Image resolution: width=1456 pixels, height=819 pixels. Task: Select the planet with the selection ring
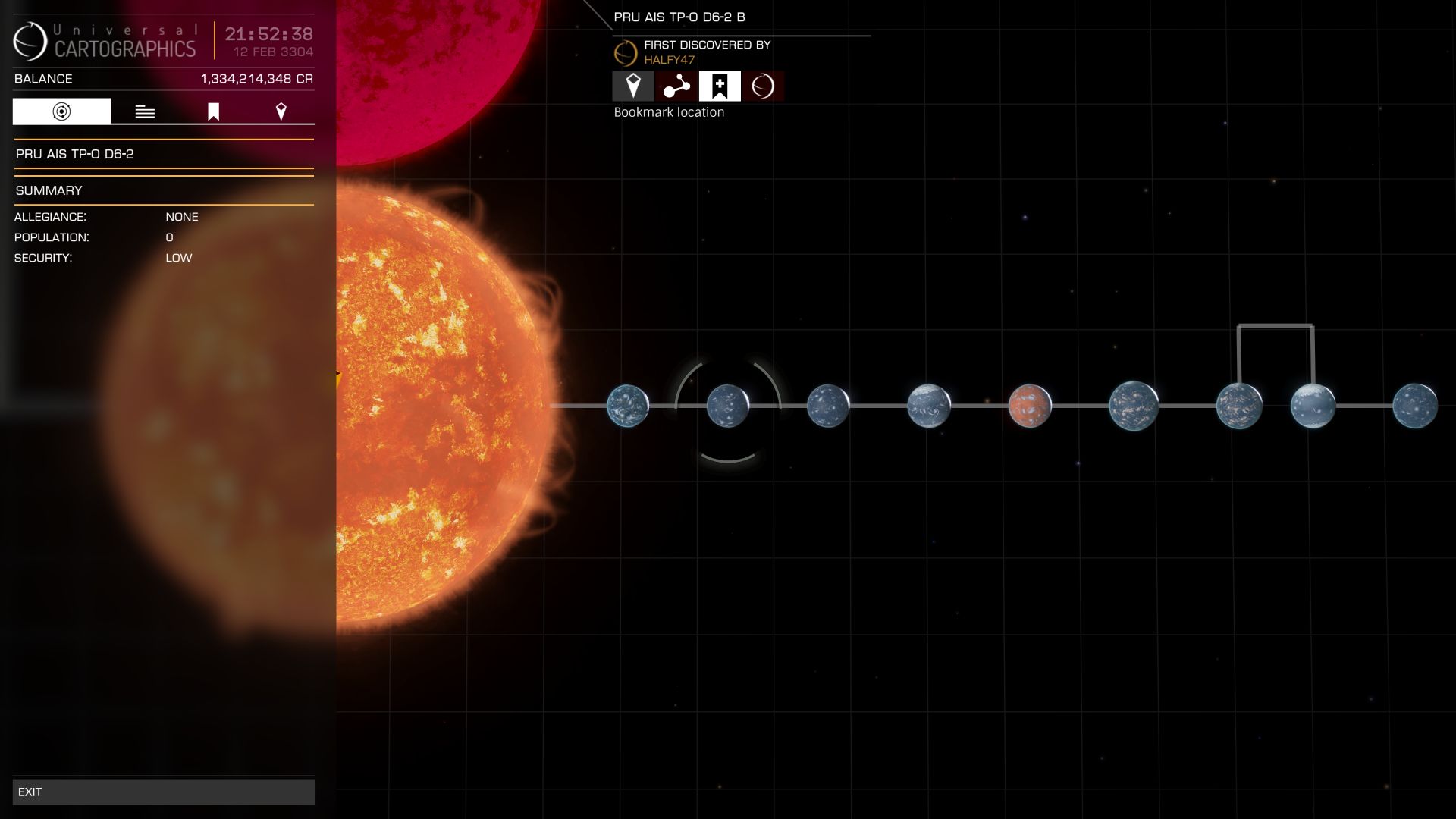(728, 406)
